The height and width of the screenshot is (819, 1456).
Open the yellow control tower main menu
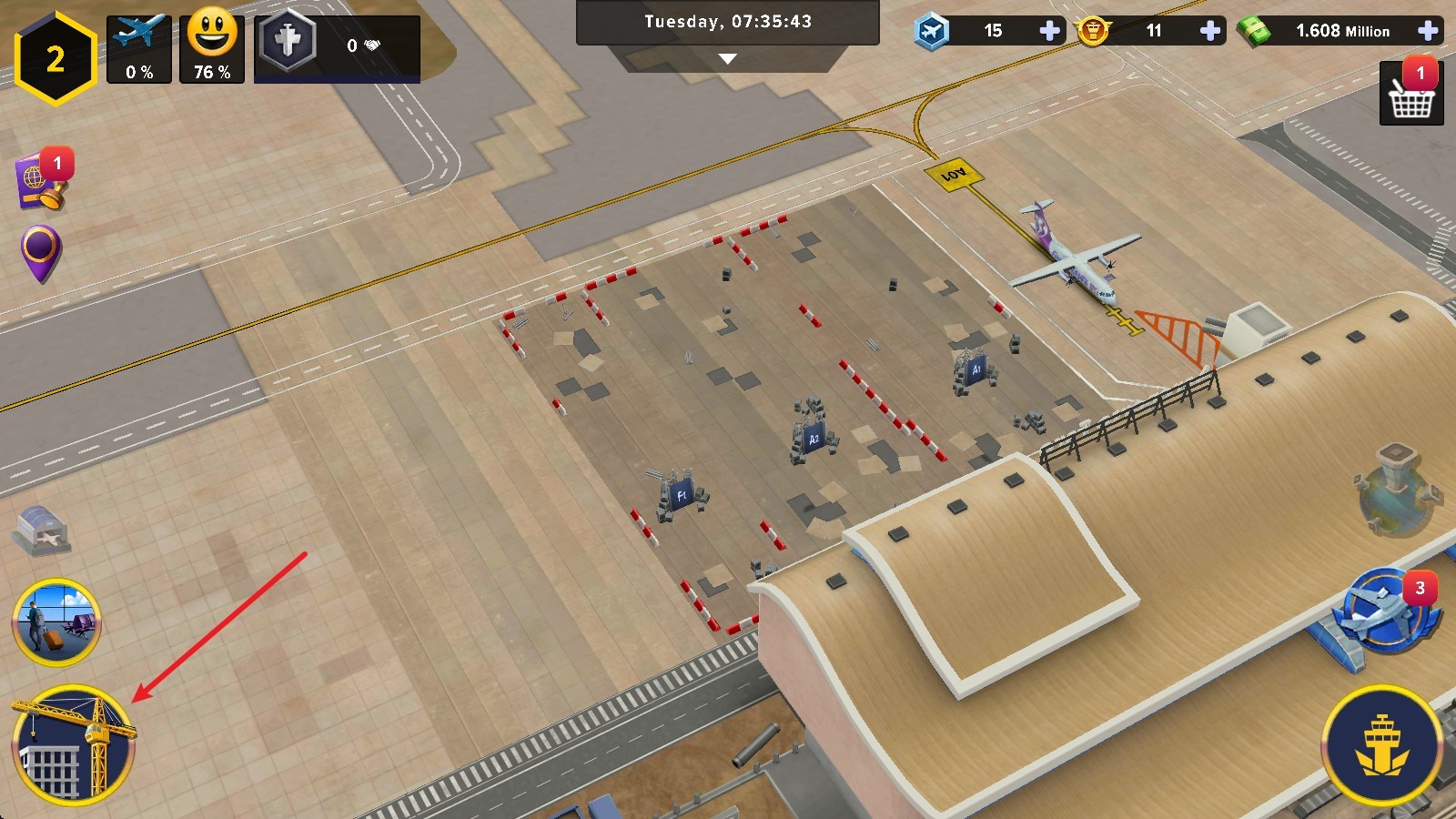pos(1382,746)
